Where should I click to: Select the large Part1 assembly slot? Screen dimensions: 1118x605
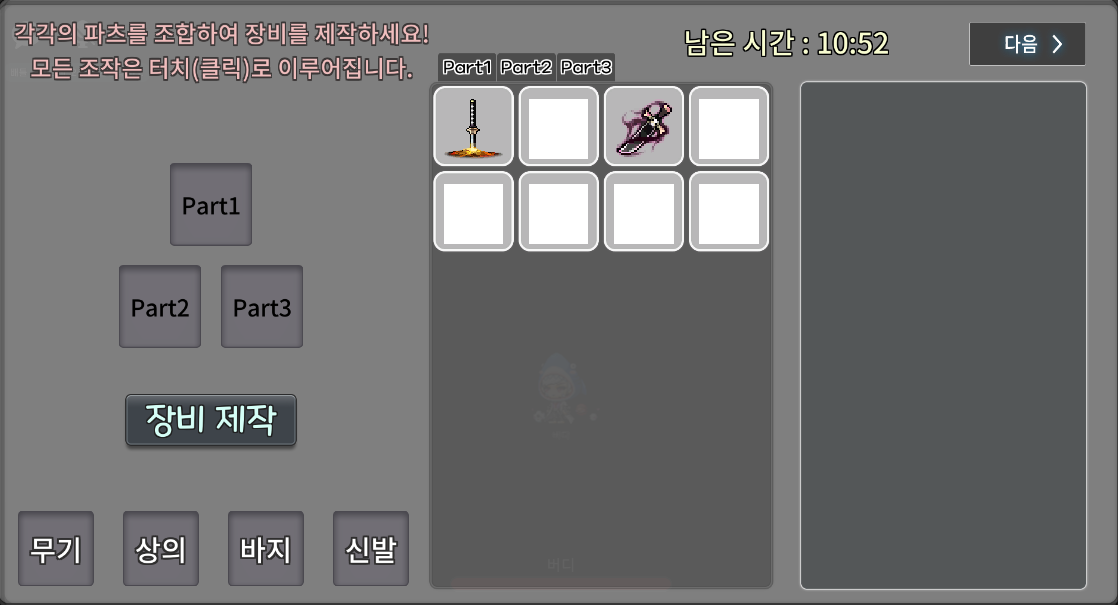(x=211, y=205)
